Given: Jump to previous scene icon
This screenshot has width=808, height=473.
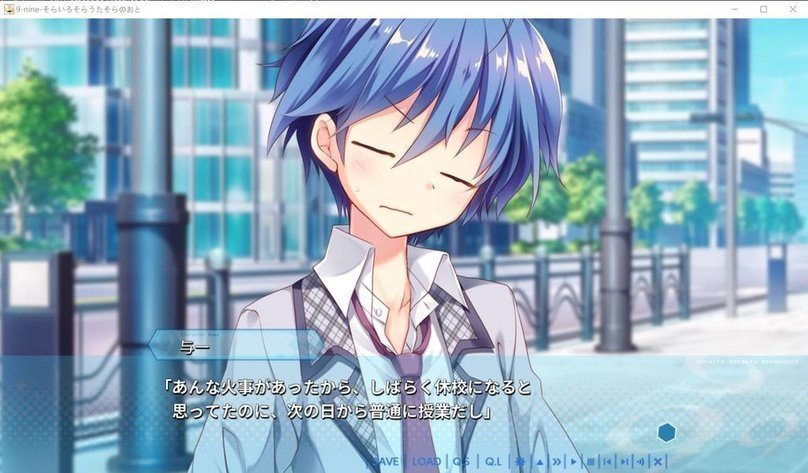Looking at the screenshot, I should [x=608, y=461].
